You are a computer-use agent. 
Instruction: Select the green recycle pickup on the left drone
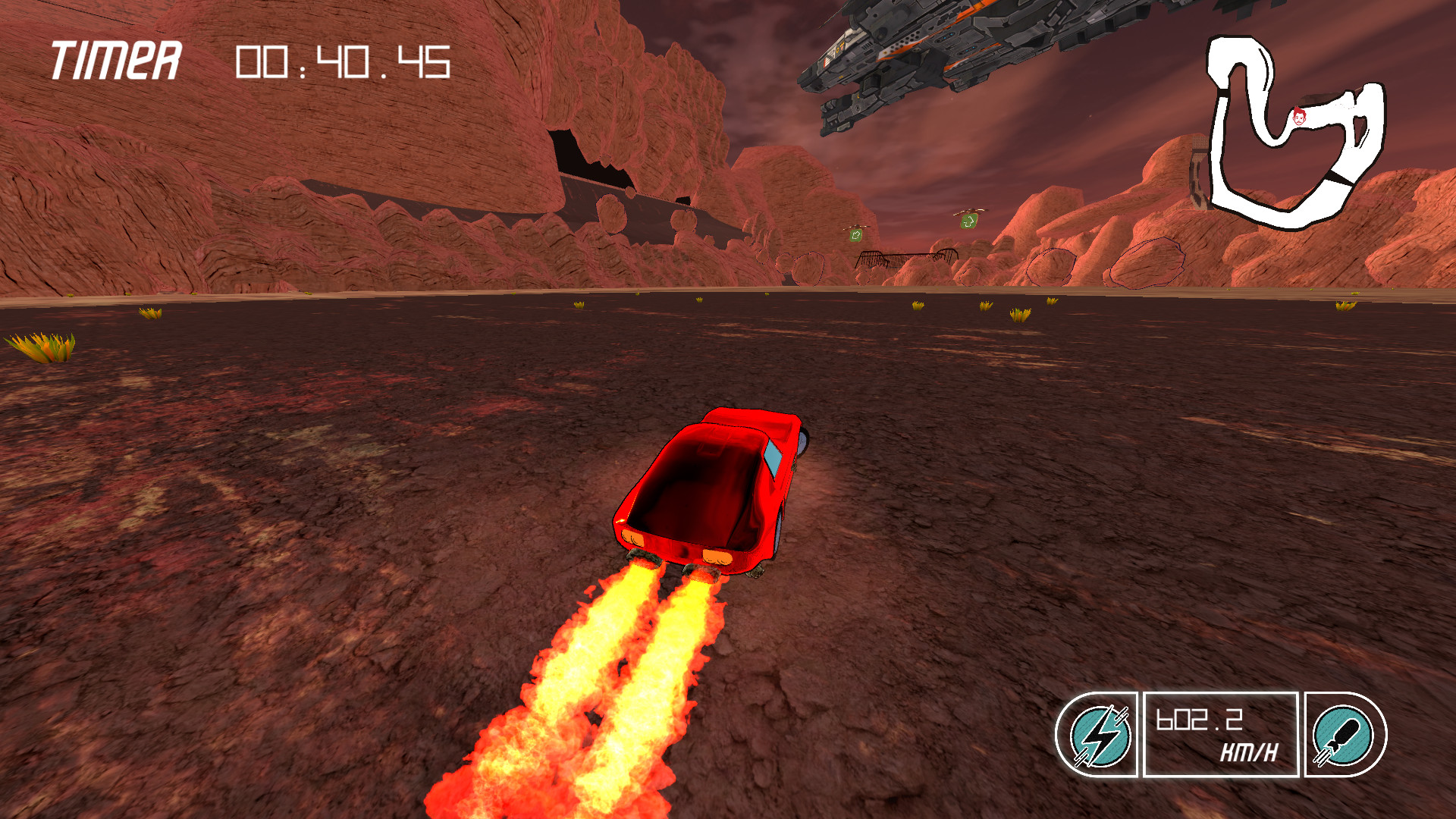pos(856,237)
